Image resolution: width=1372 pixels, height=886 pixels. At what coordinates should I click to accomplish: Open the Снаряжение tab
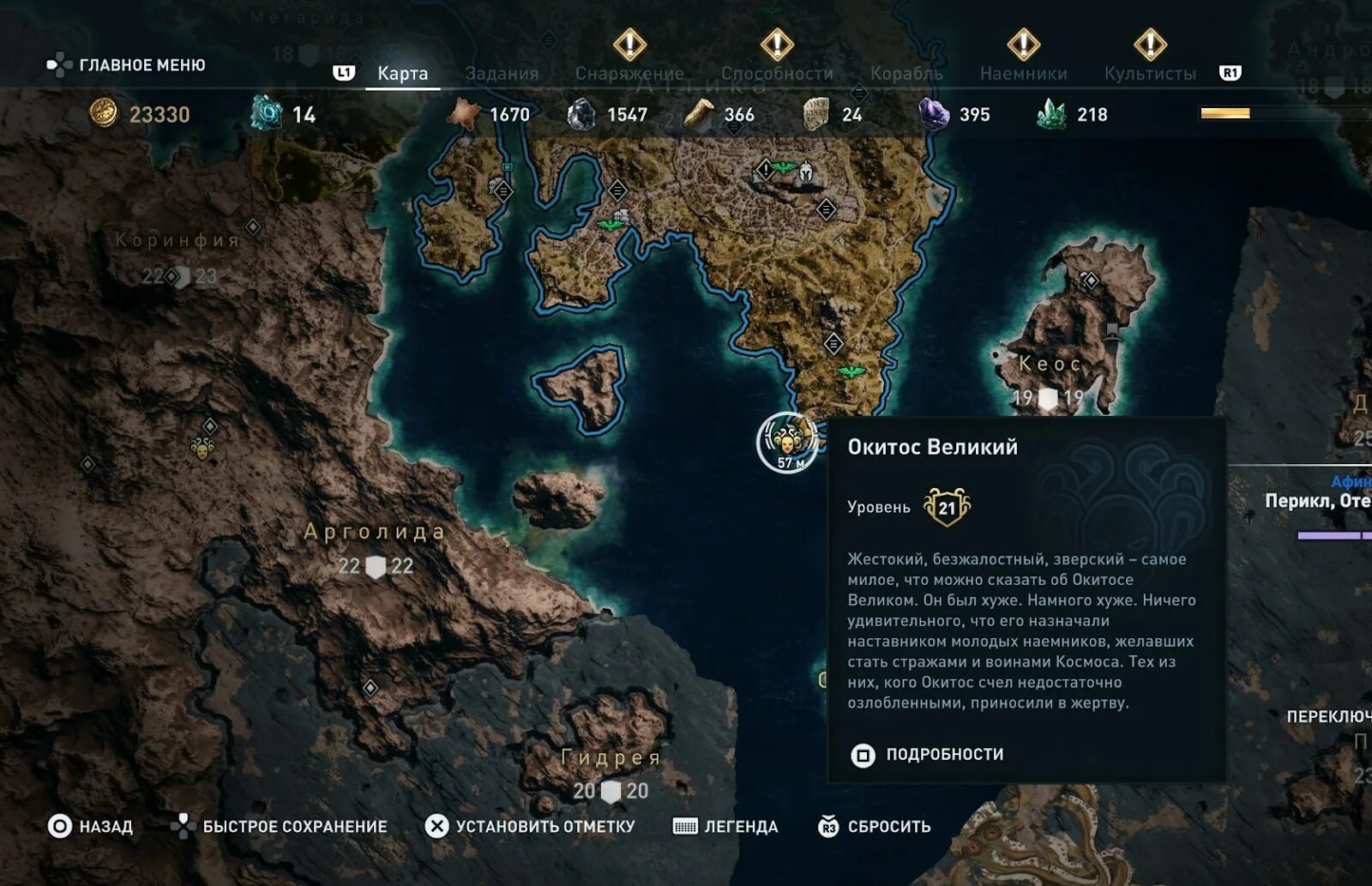(x=629, y=74)
